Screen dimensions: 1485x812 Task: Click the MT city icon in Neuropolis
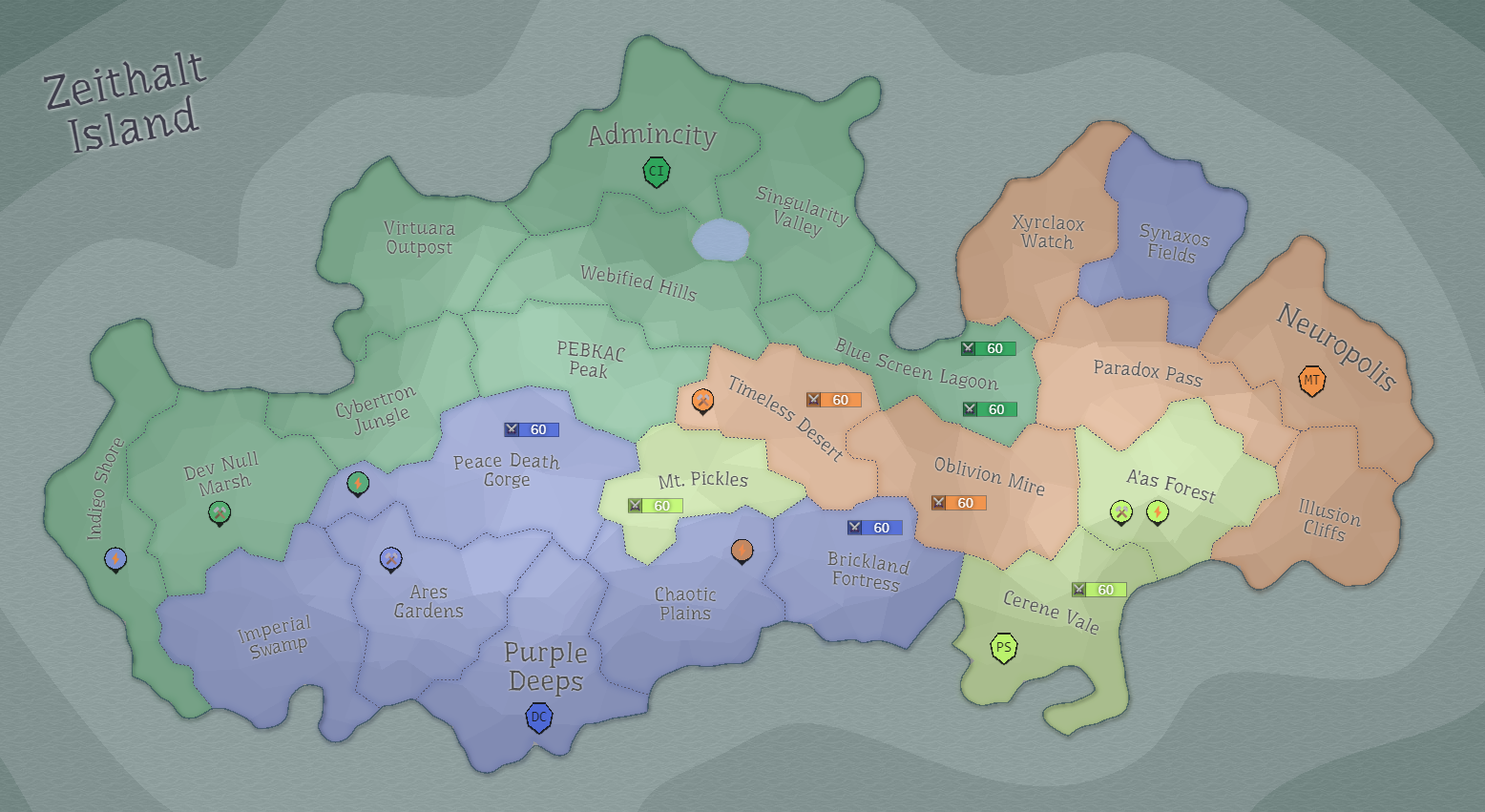tap(1312, 379)
